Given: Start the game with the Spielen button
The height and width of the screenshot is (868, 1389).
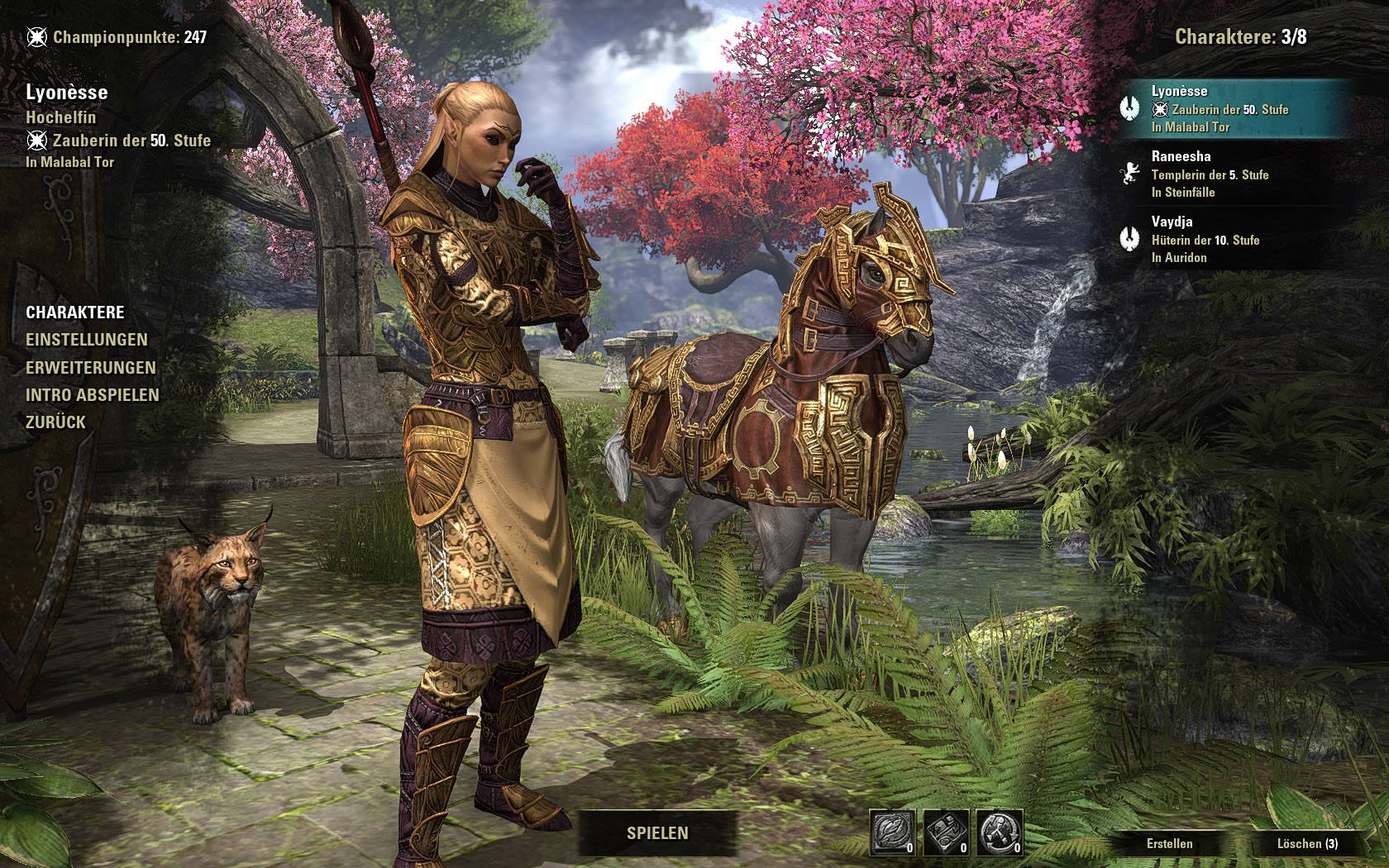Looking at the screenshot, I should tap(657, 833).
